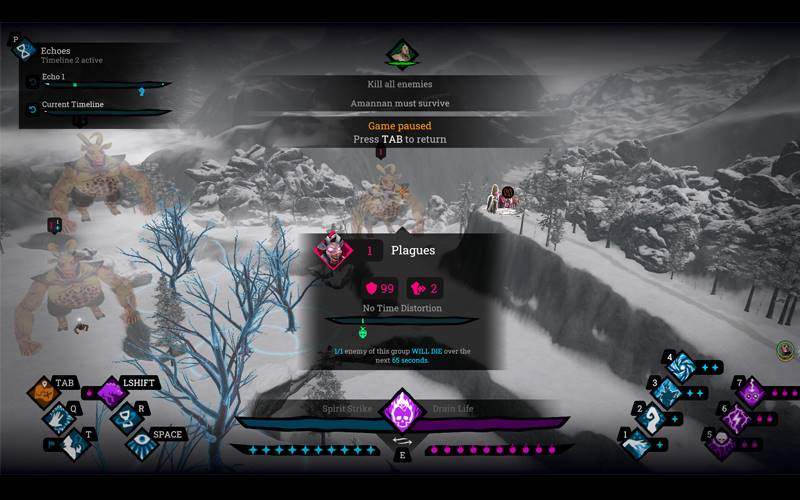The image size is (800, 500).
Task: Trigger the blue hourglass ability icon
Action: tap(127, 418)
